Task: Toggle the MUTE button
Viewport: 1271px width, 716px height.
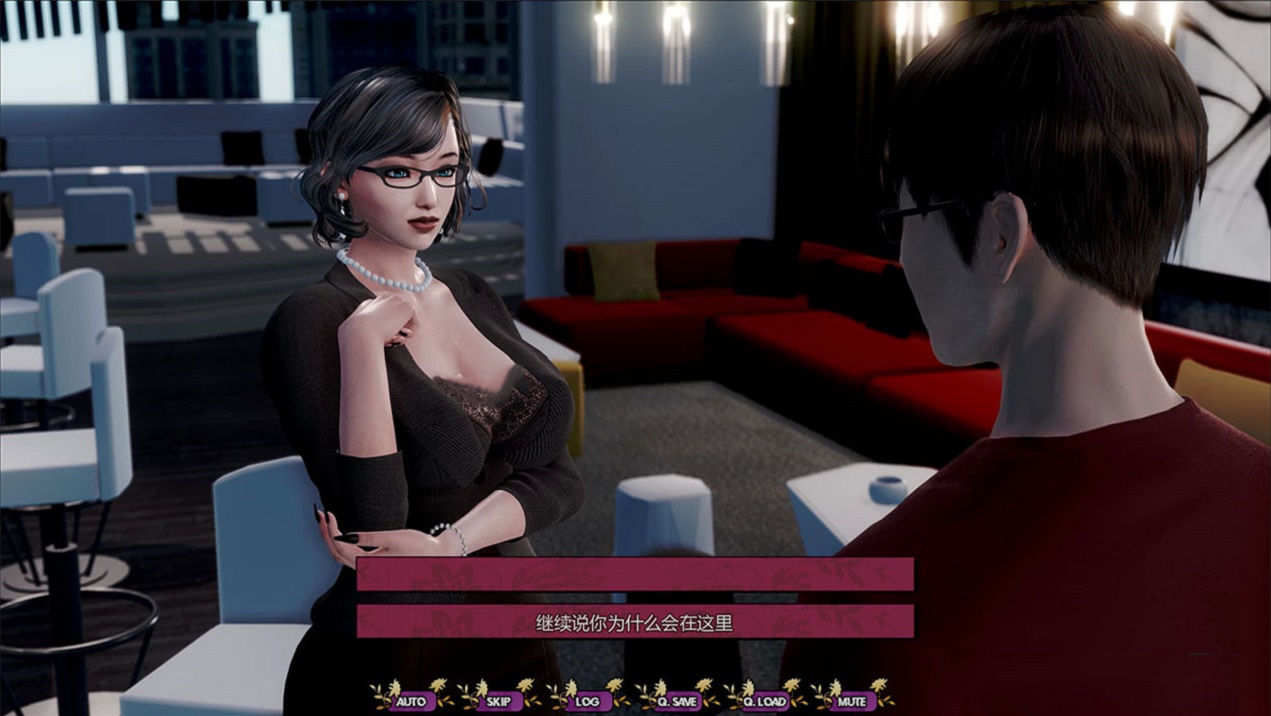Action: pos(852,701)
